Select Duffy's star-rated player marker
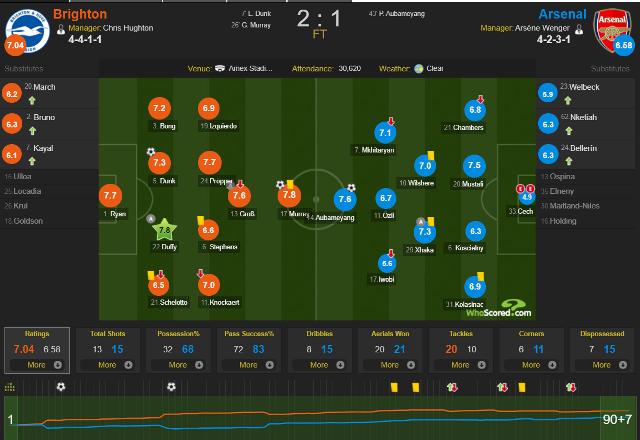 (x=160, y=229)
